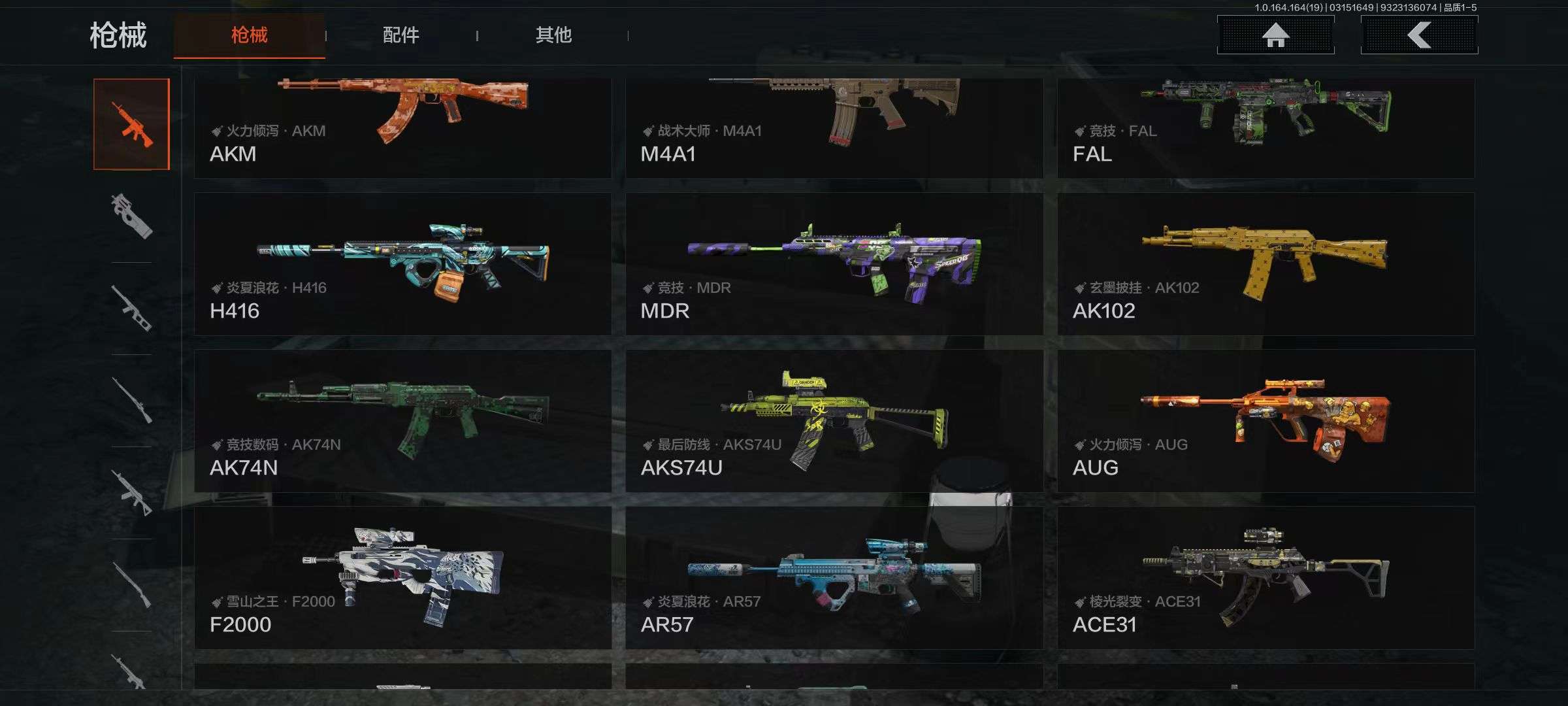The width and height of the screenshot is (1568, 706).
Task: Select the ACE31 weapon card
Action: 1266,578
